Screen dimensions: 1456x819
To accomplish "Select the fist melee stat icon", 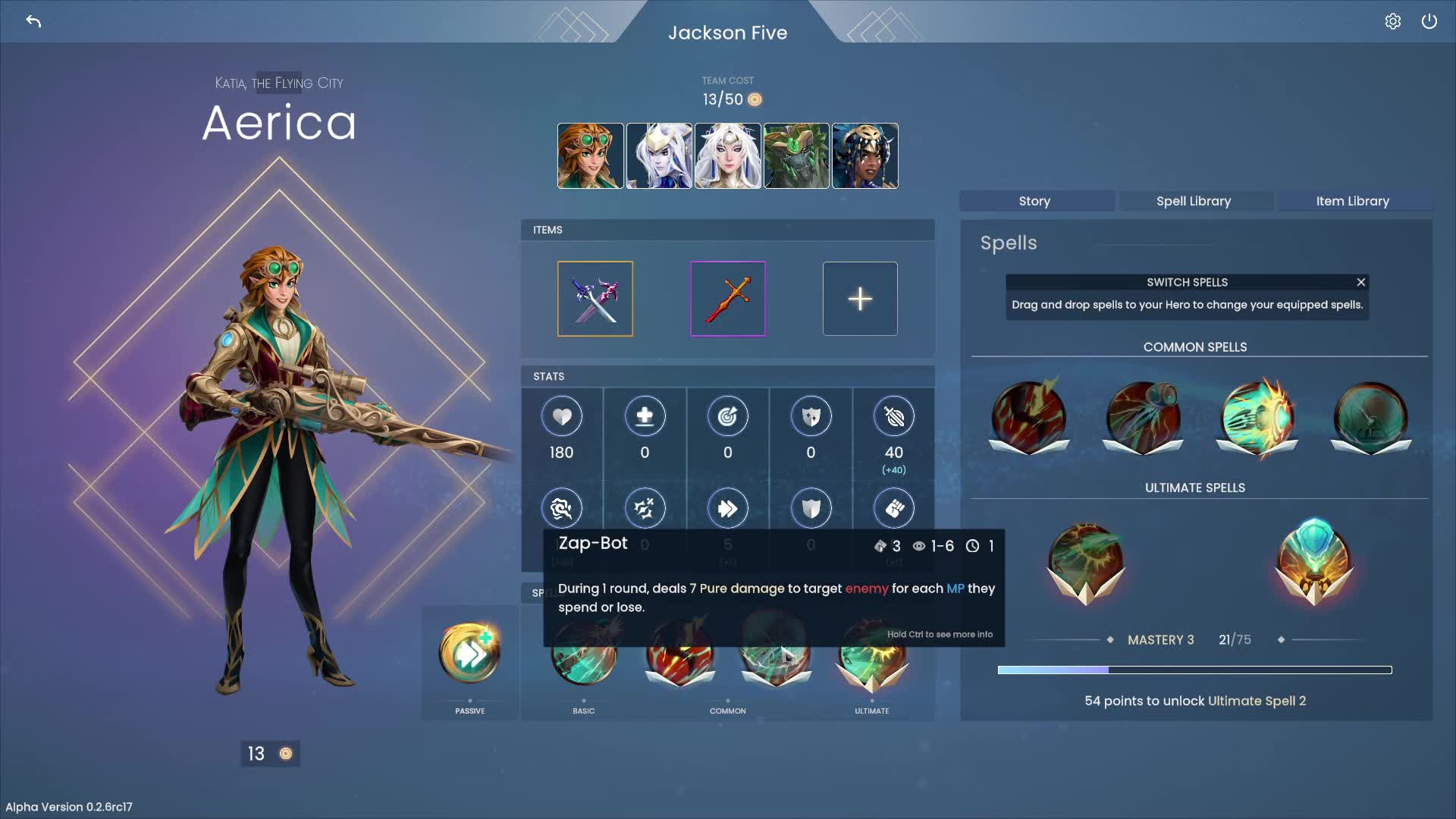I will (x=893, y=508).
